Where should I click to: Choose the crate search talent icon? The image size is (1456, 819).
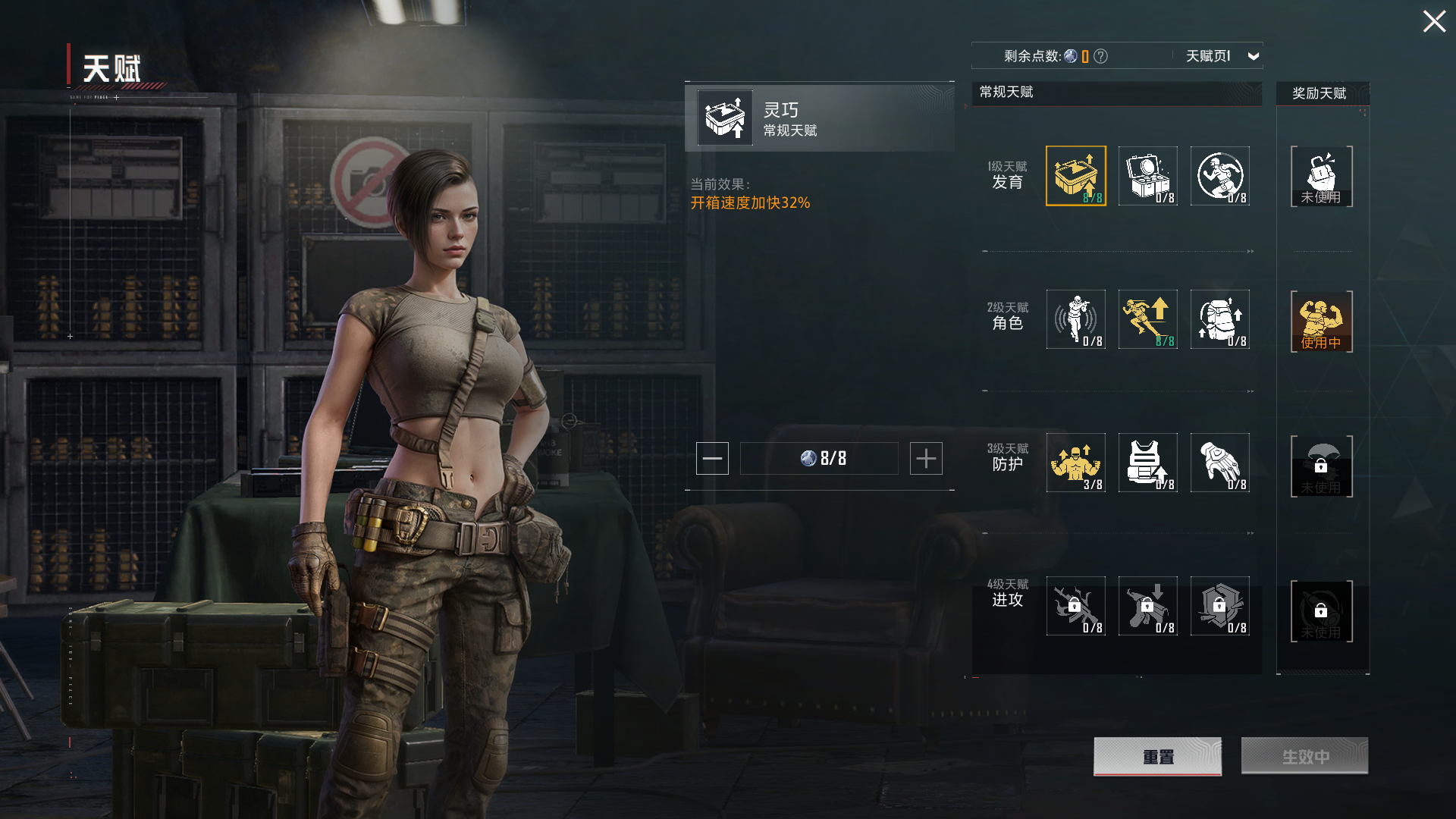[x=1147, y=176]
